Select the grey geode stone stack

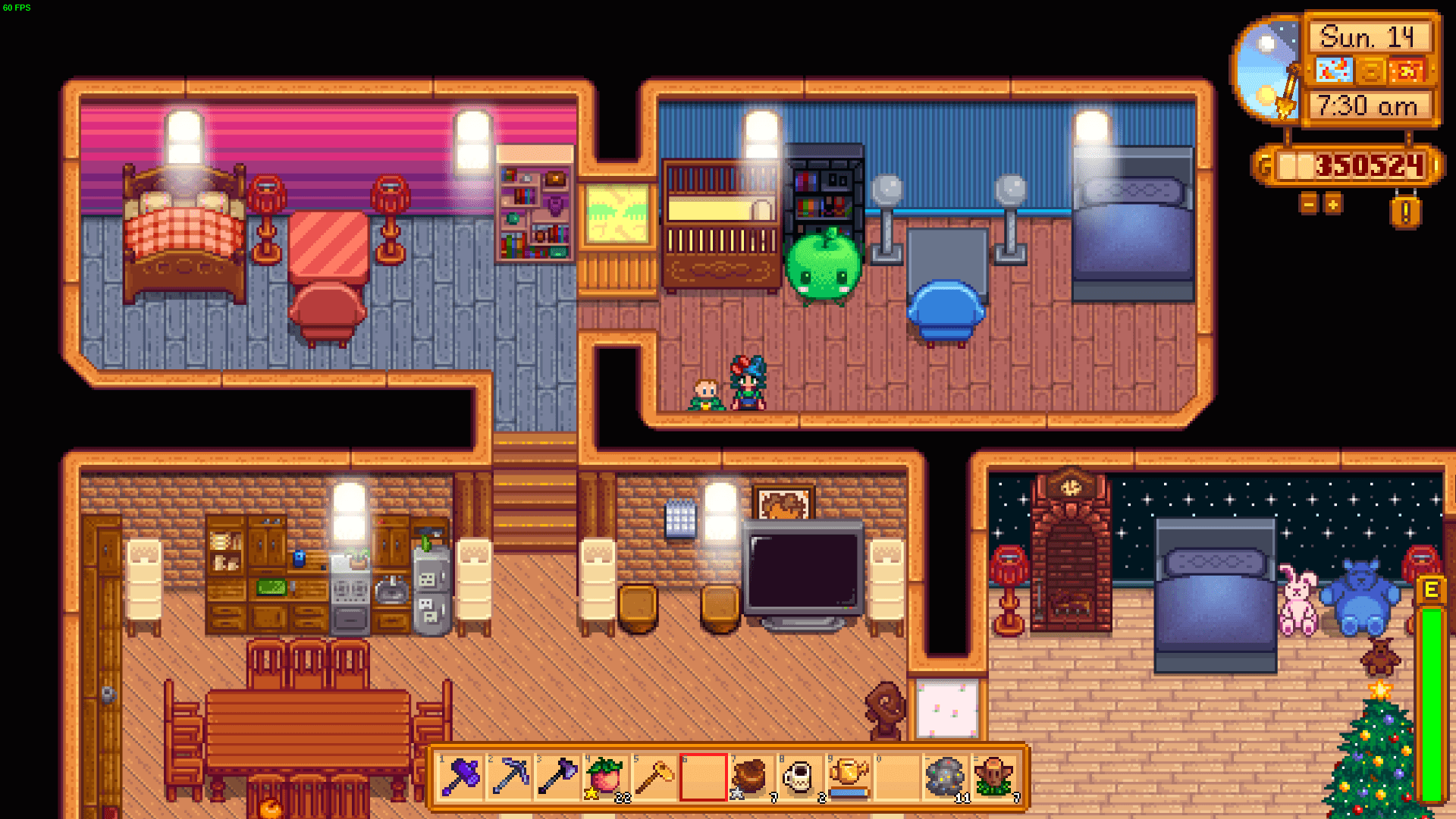[946, 777]
